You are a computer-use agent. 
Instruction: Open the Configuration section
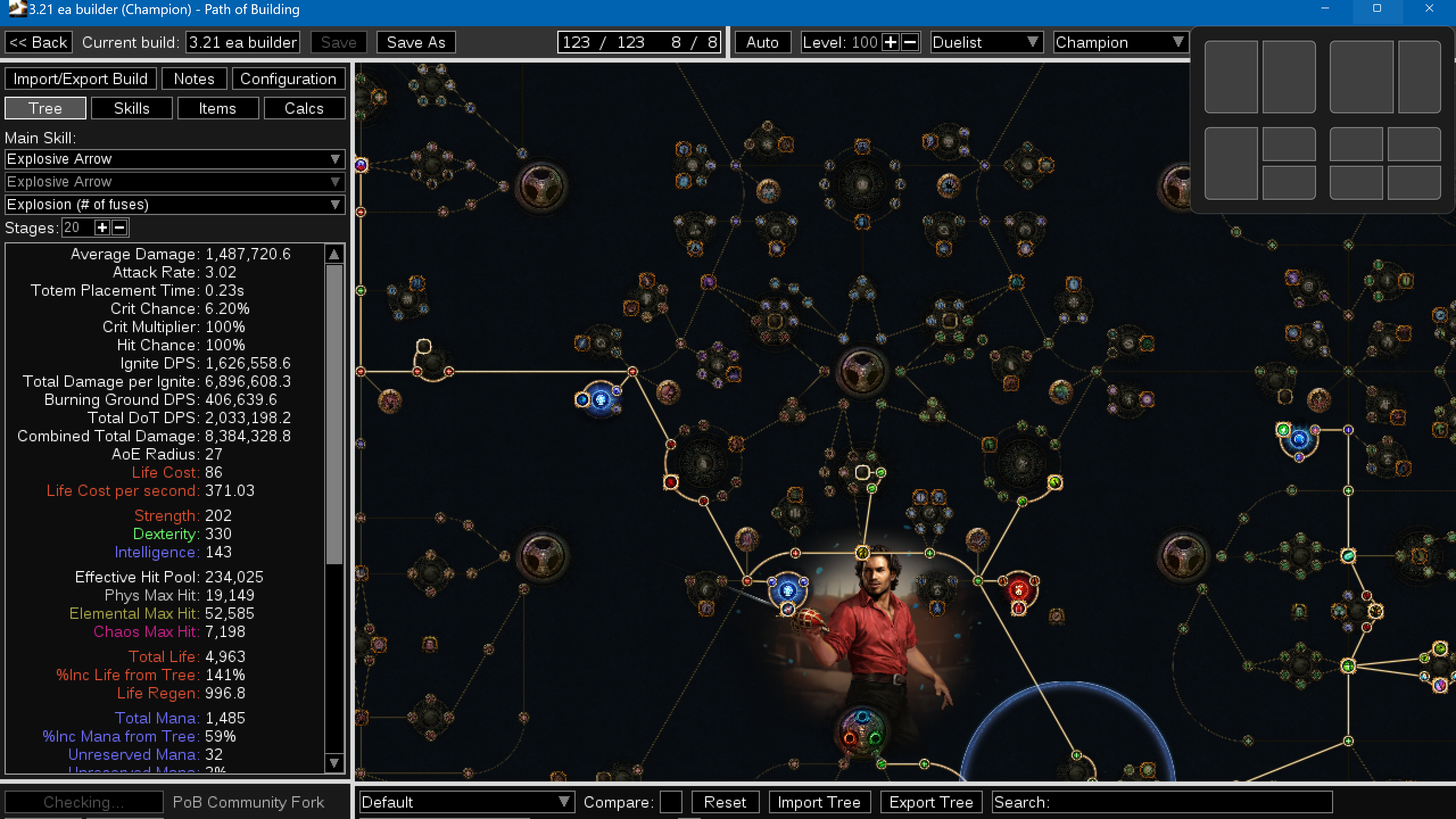(x=288, y=78)
